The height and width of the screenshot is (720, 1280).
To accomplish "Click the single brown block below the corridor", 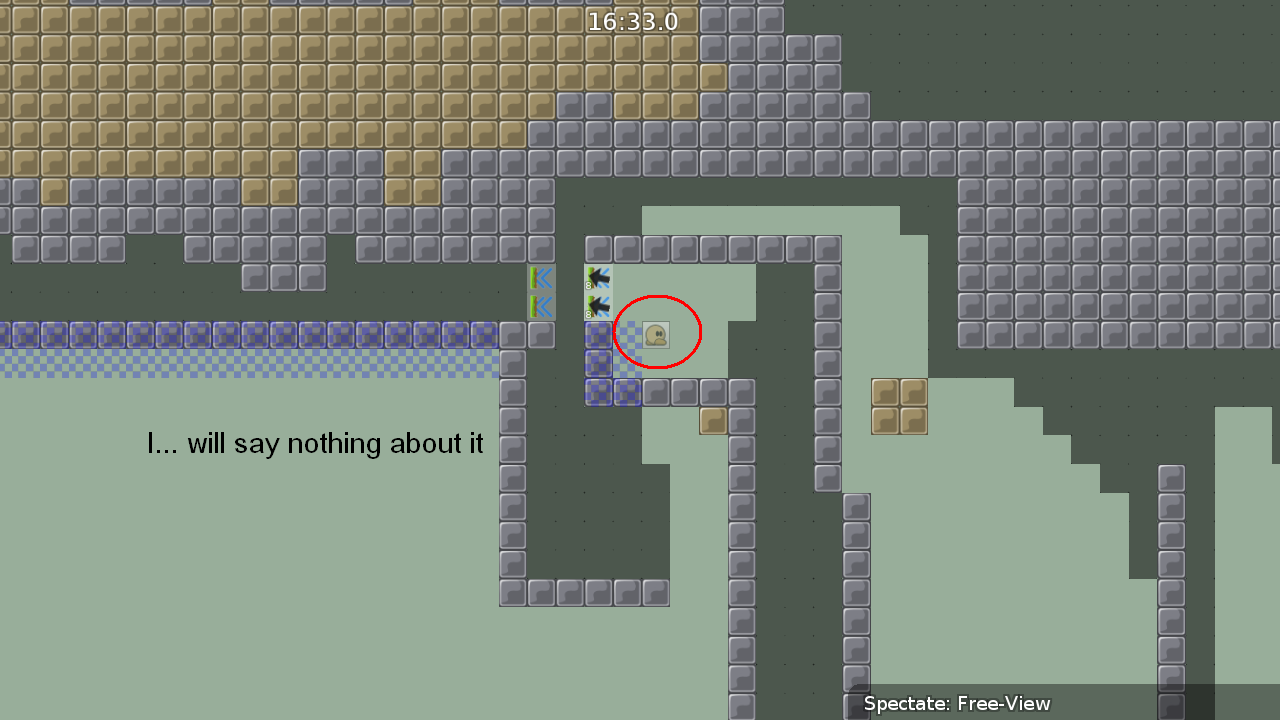I will click(x=712, y=421).
